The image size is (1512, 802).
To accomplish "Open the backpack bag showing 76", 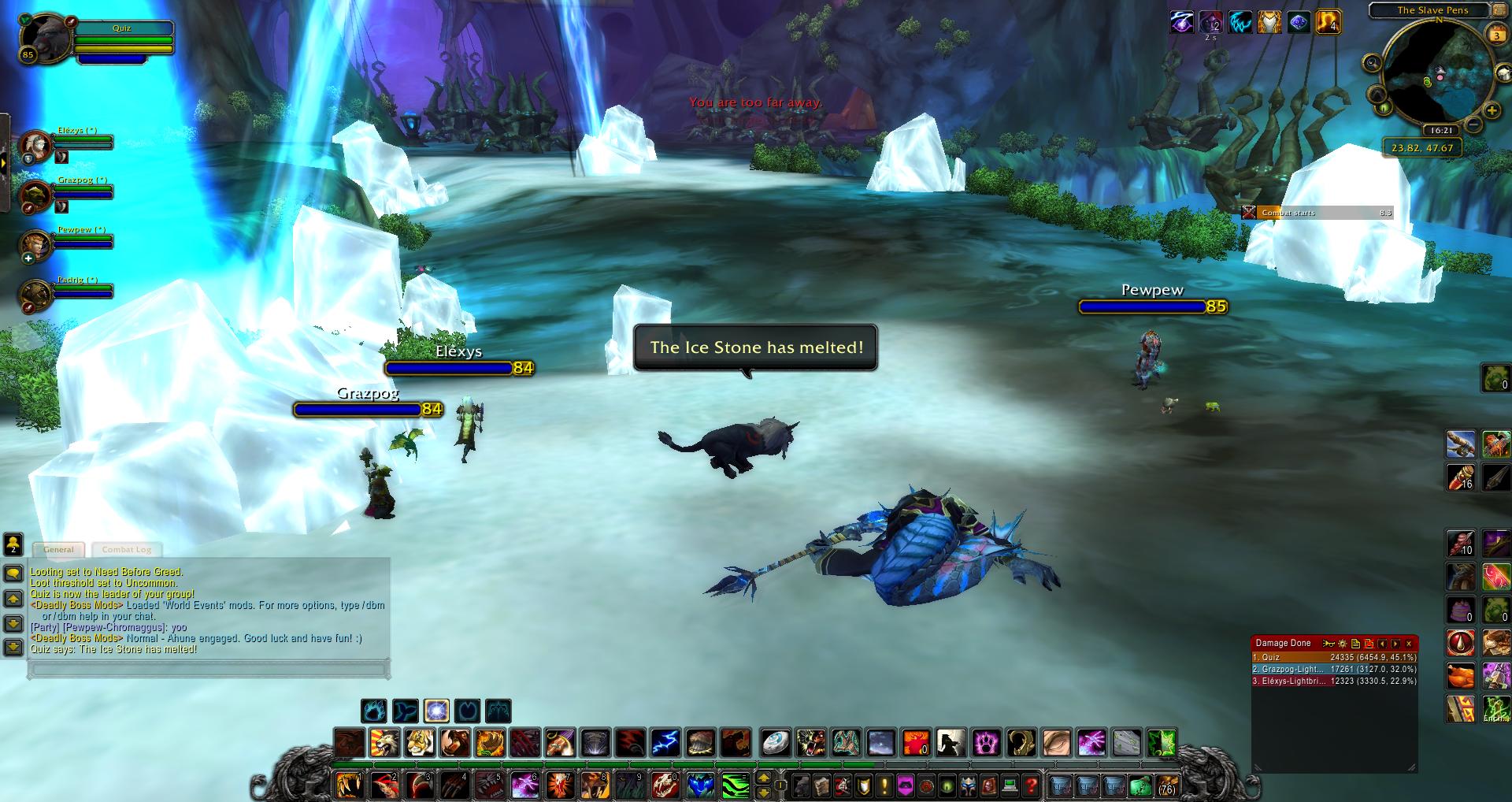I will tap(1166, 785).
